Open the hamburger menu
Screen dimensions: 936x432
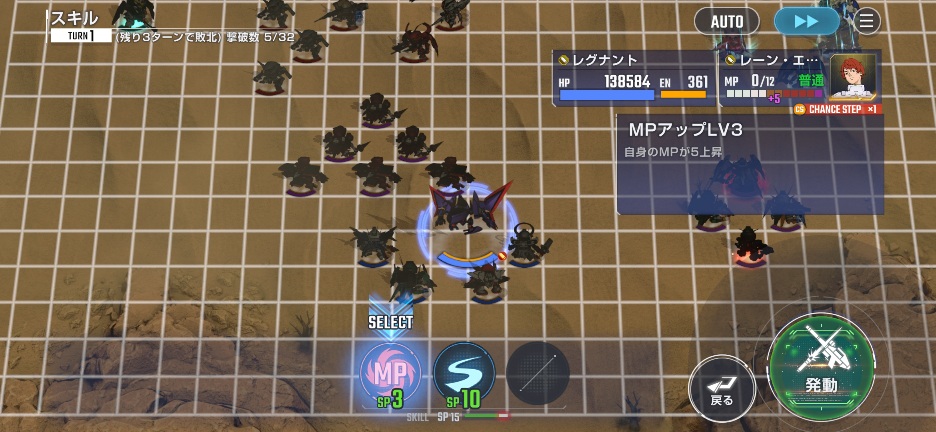coord(866,20)
